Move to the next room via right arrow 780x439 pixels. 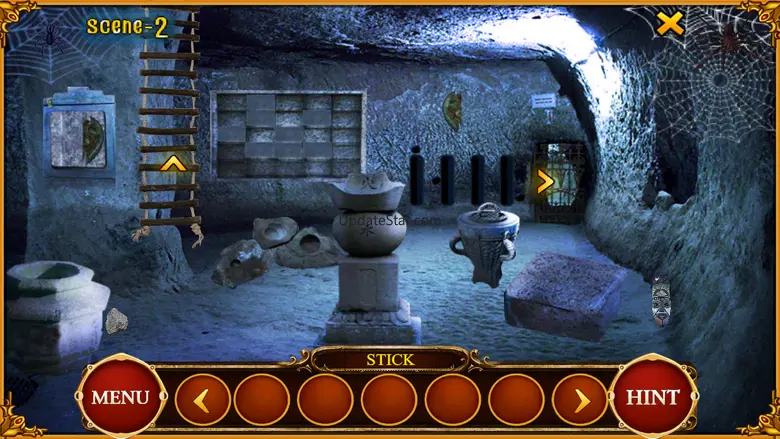(545, 182)
